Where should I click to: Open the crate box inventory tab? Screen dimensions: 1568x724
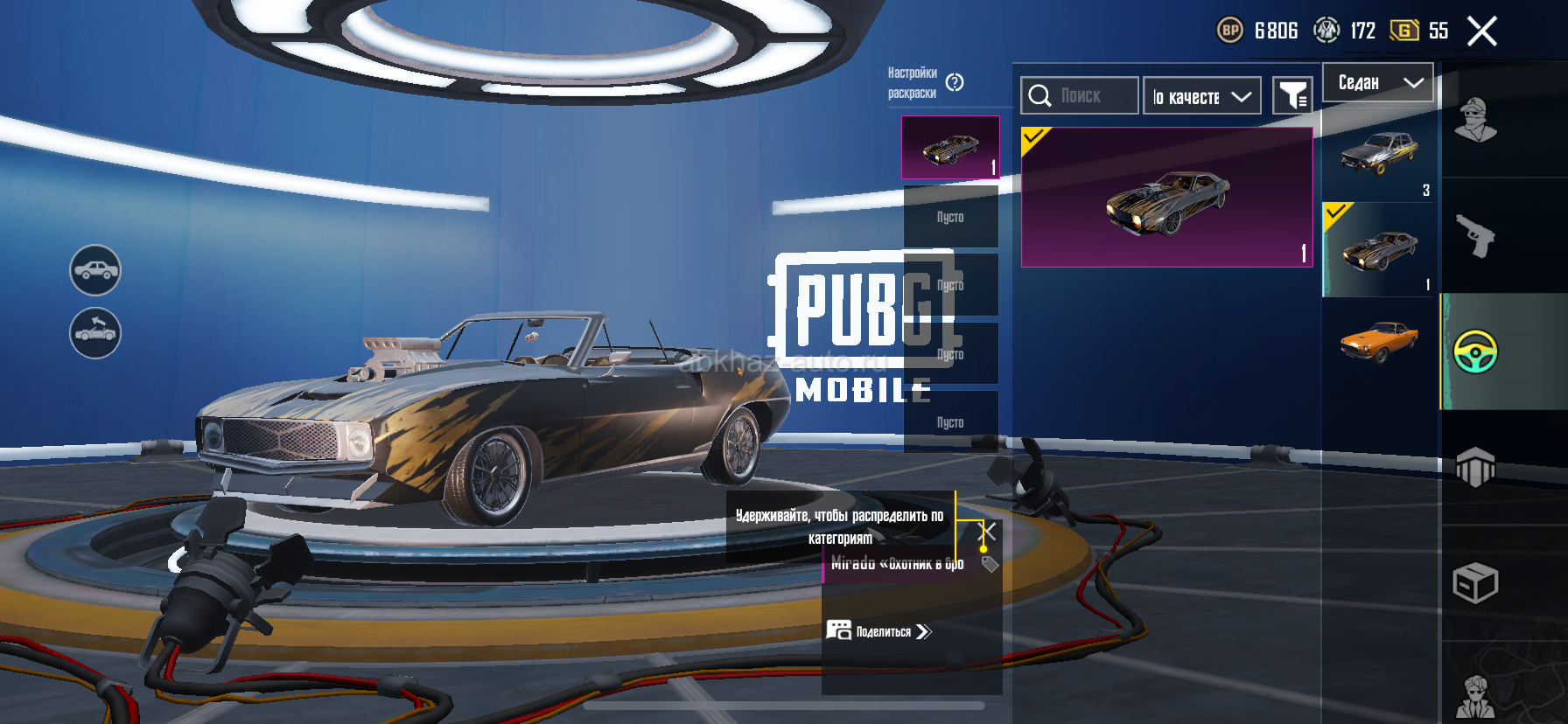(1475, 583)
